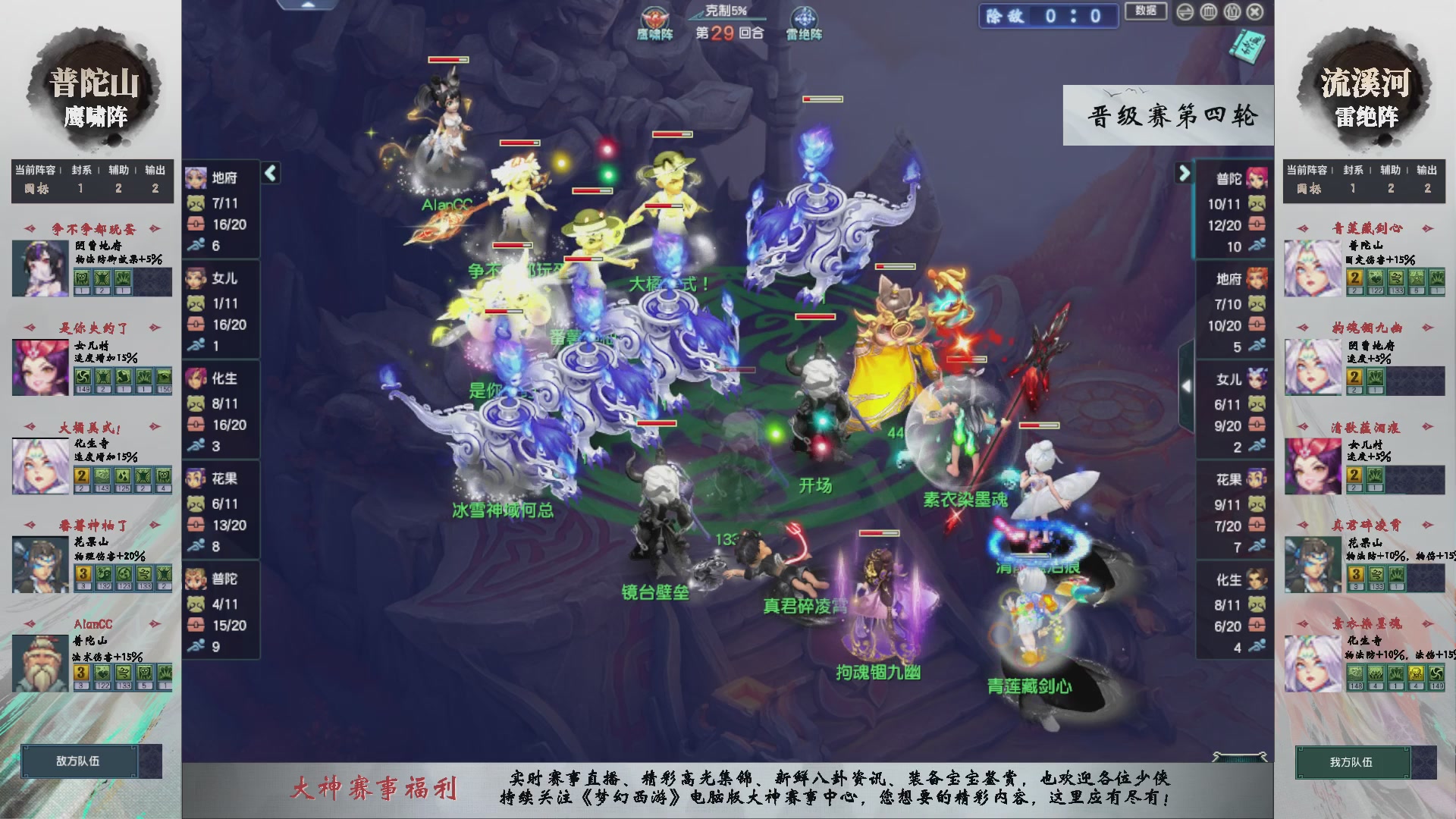This screenshot has height=819, width=1456.
Task: Click the swap arrows icon in top-right toolbar
Action: [x=1185, y=12]
